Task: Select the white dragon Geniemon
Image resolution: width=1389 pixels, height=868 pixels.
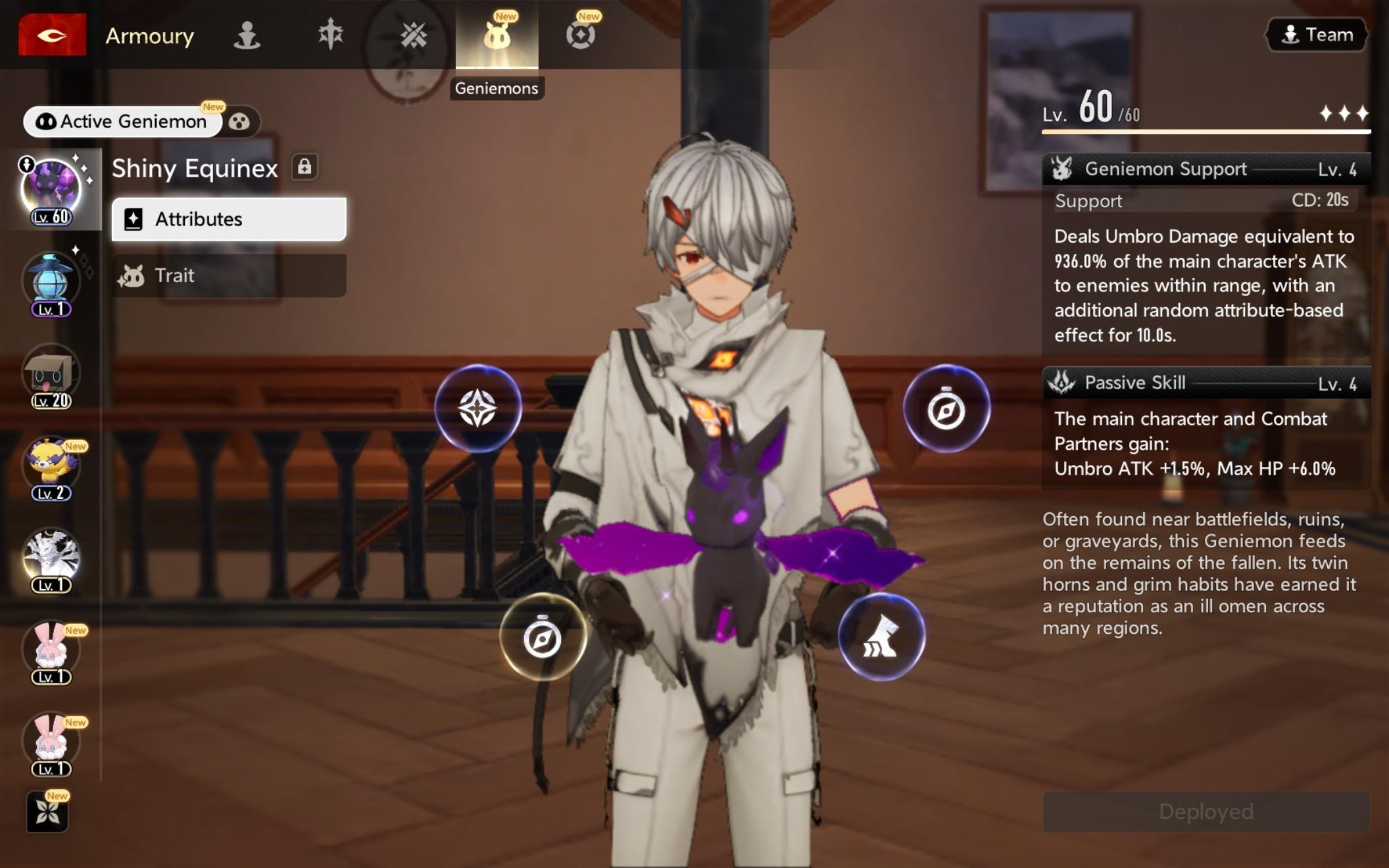Action: pyautogui.click(x=51, y=559)
